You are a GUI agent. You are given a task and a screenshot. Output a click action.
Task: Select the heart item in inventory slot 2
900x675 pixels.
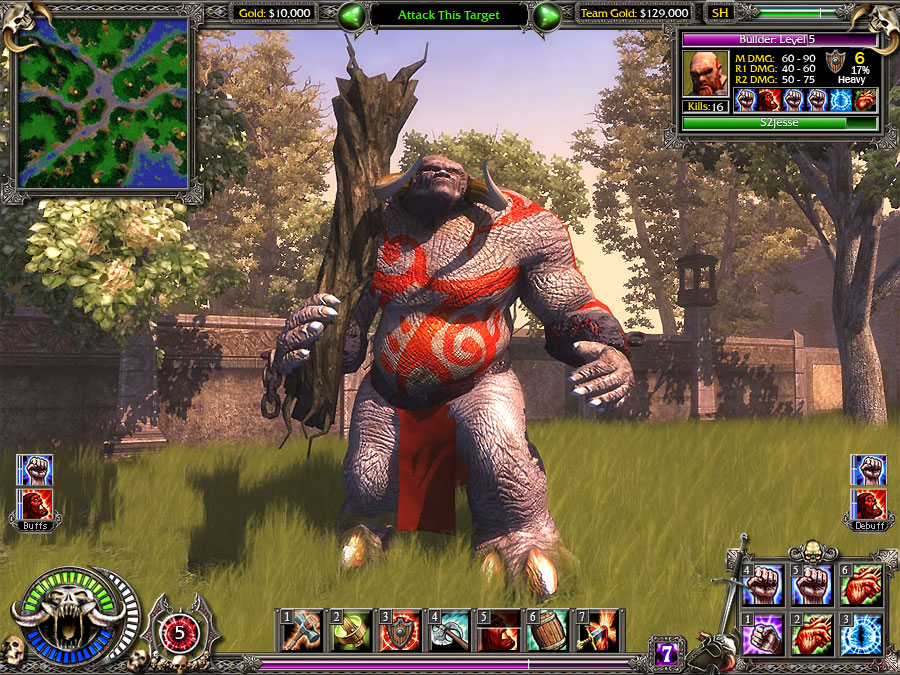(x=813, y=636)
